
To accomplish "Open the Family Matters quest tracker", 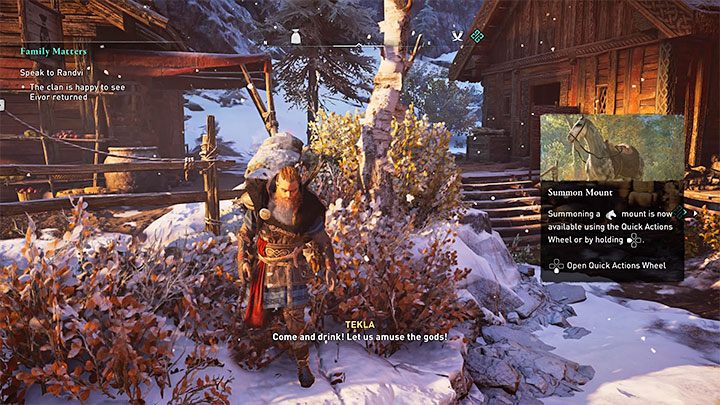I will (53, 50).
